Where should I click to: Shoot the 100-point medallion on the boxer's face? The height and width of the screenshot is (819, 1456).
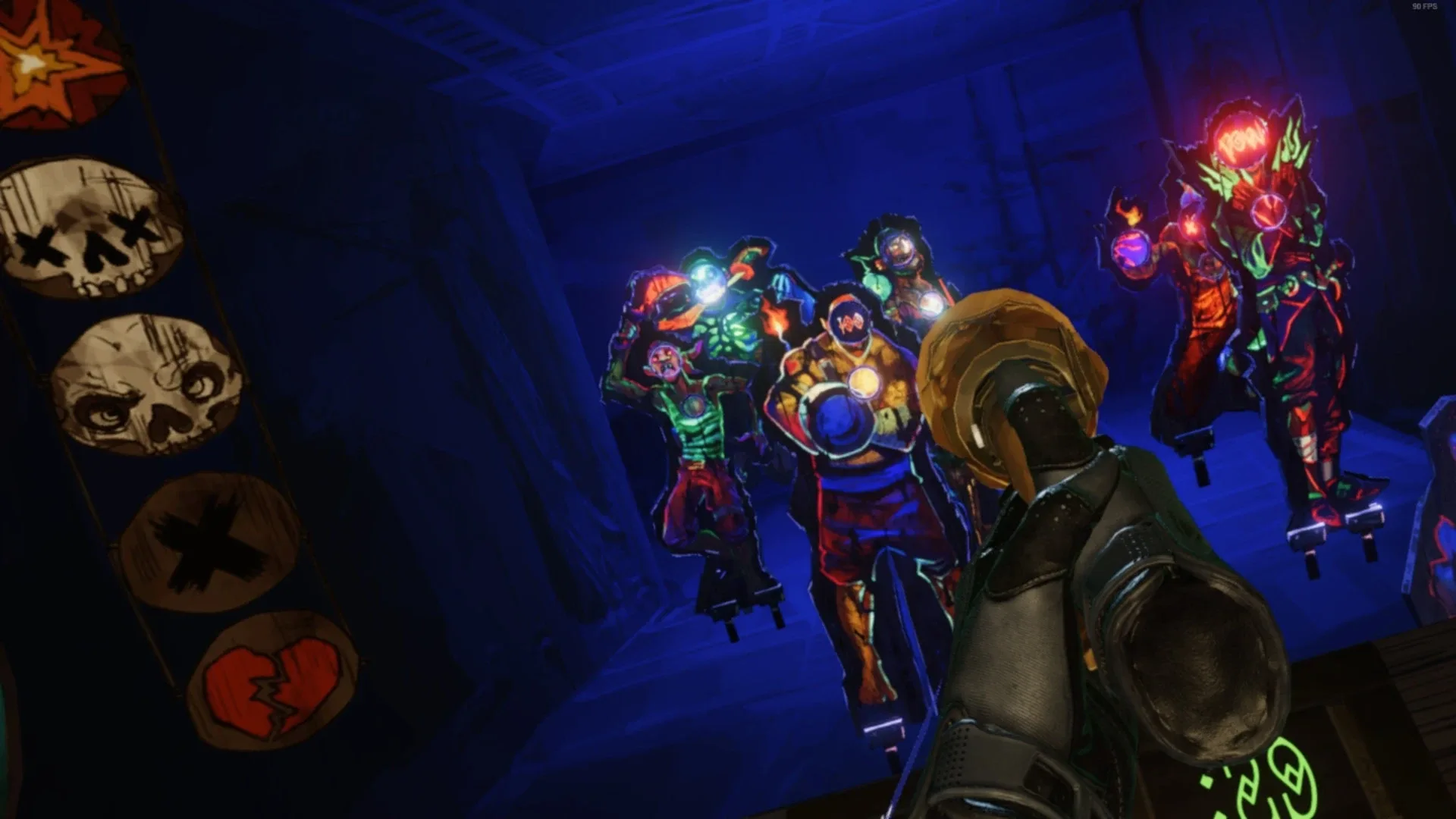pos(849,320)
